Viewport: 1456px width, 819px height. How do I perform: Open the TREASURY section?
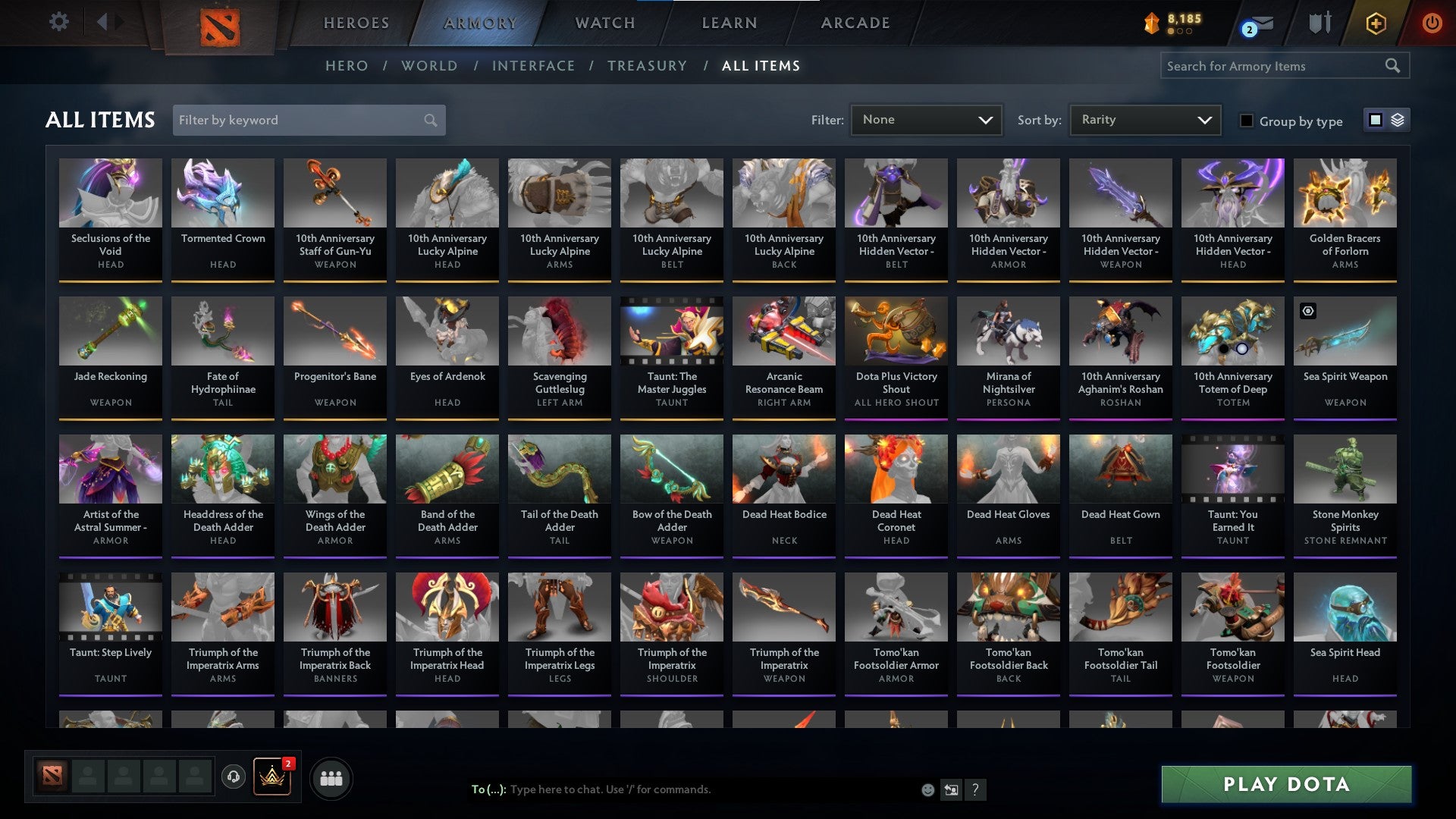tap(647, 66)
